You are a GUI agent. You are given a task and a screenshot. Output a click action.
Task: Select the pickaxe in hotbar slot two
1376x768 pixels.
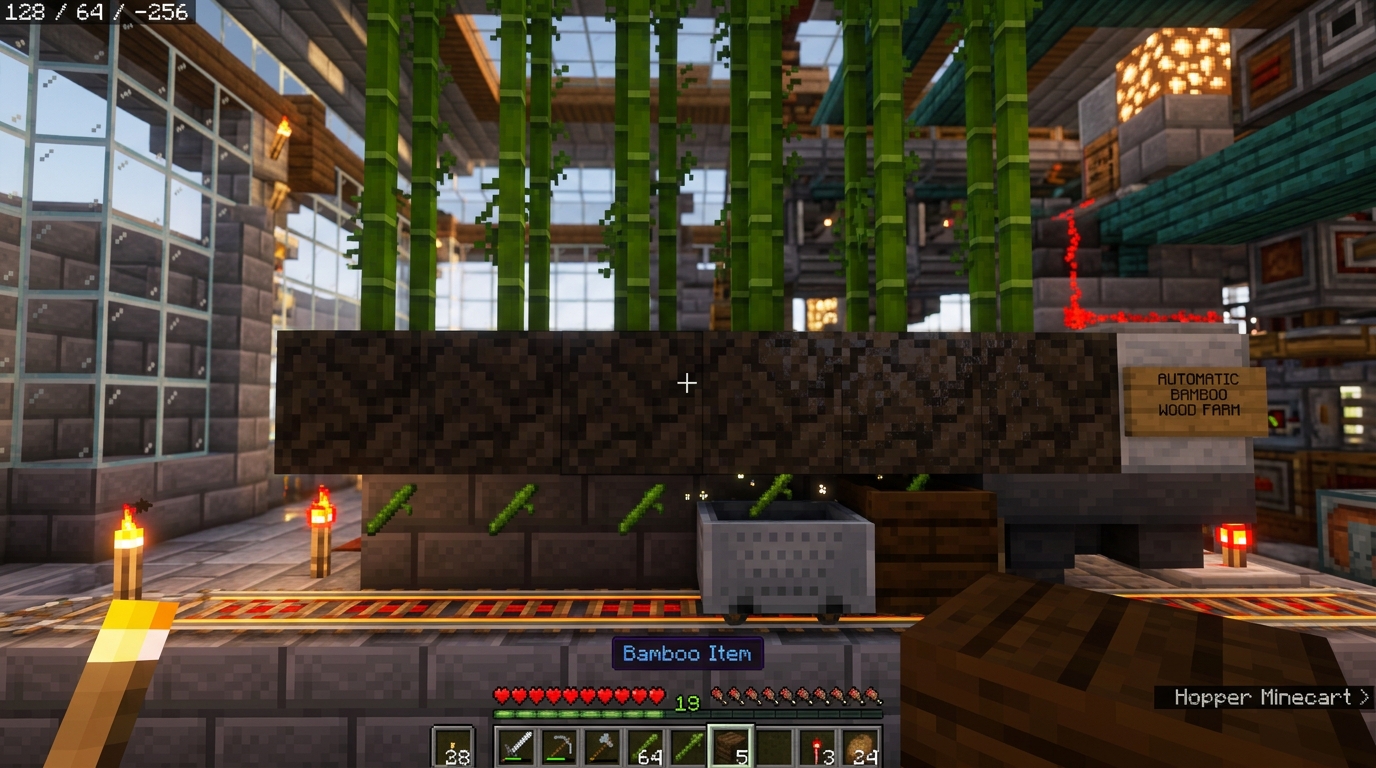[558, 745]
